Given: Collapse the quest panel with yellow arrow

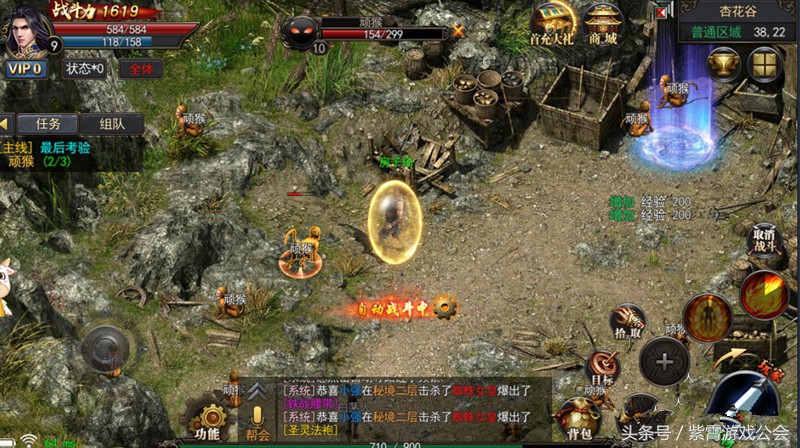Looking at the screenshot, I should pyautogui.click(x=5, y=124).
